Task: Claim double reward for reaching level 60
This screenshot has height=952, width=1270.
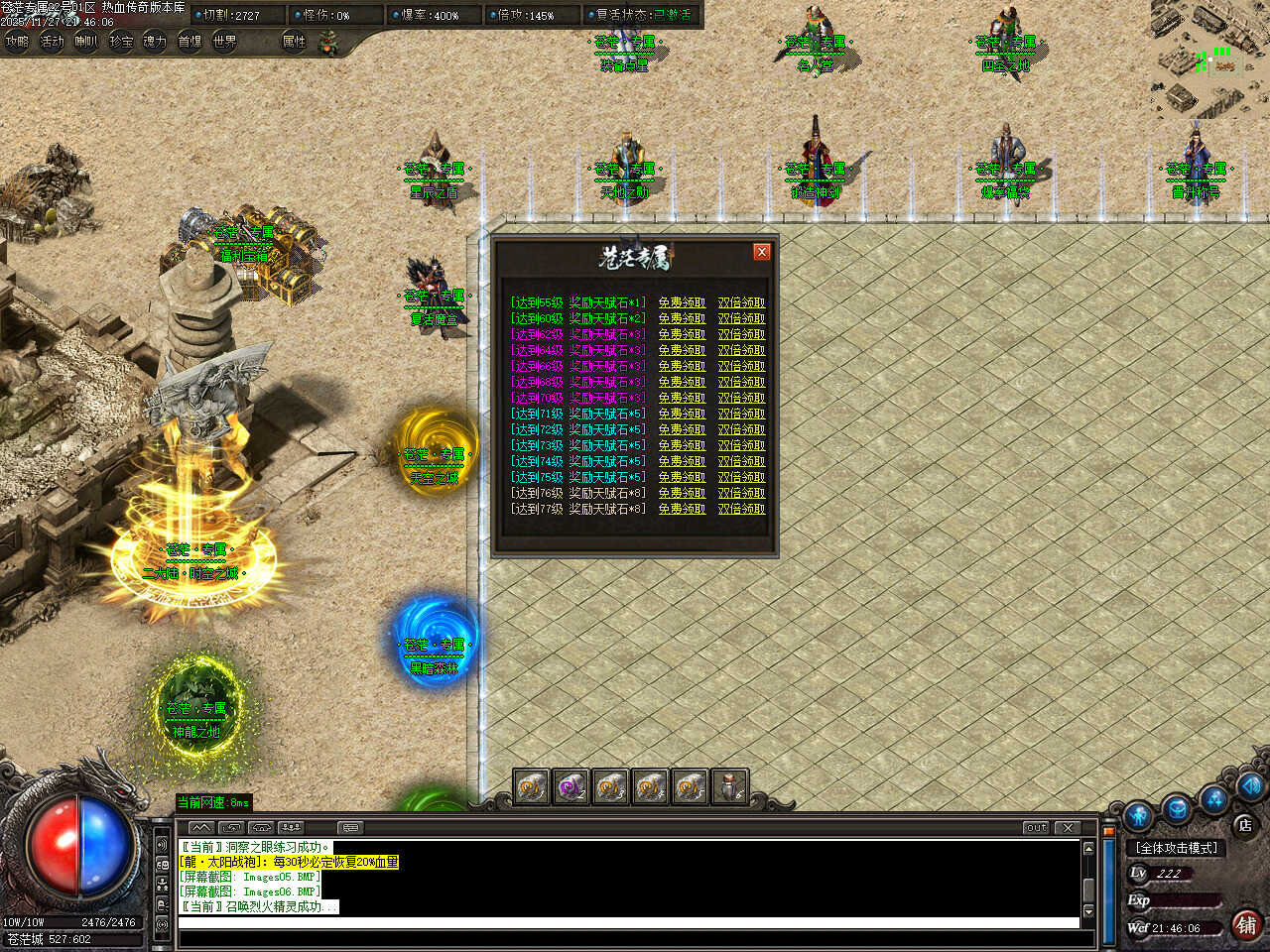Action: [741, 318]
